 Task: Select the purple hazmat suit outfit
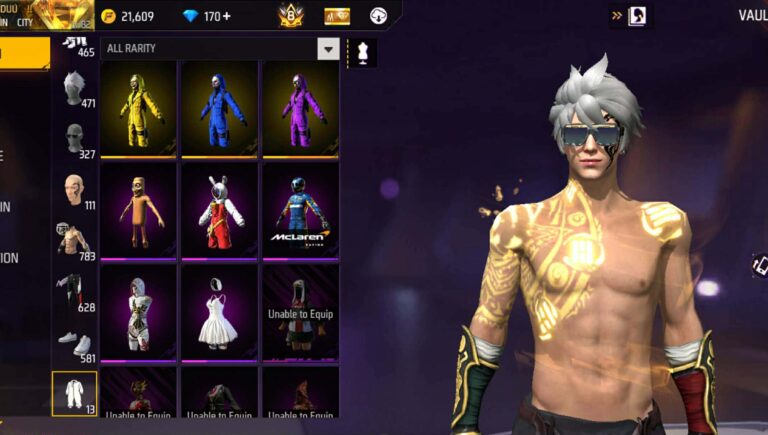coord(301,108)
